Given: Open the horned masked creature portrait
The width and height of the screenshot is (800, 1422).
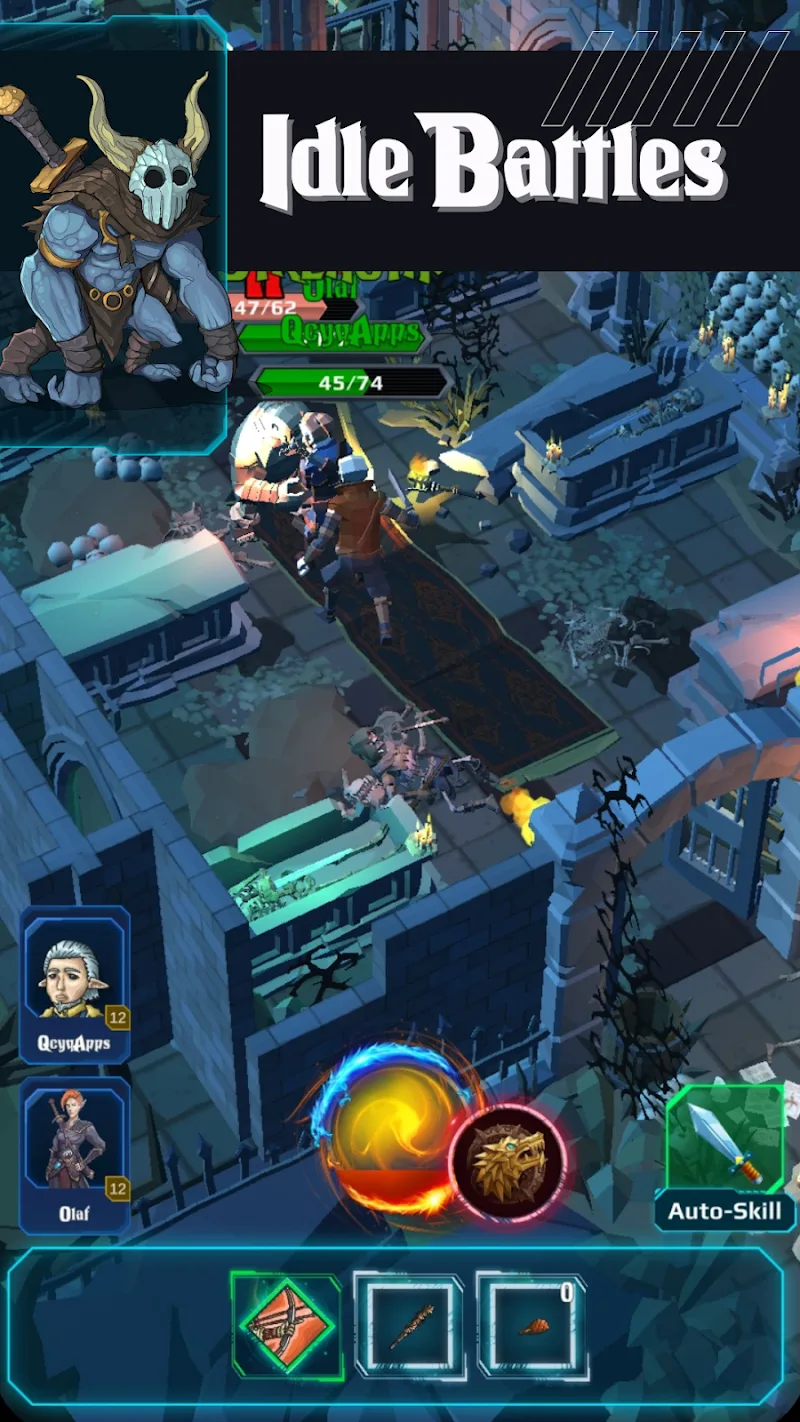Looking at the screenshot, I should coord(112,230).
